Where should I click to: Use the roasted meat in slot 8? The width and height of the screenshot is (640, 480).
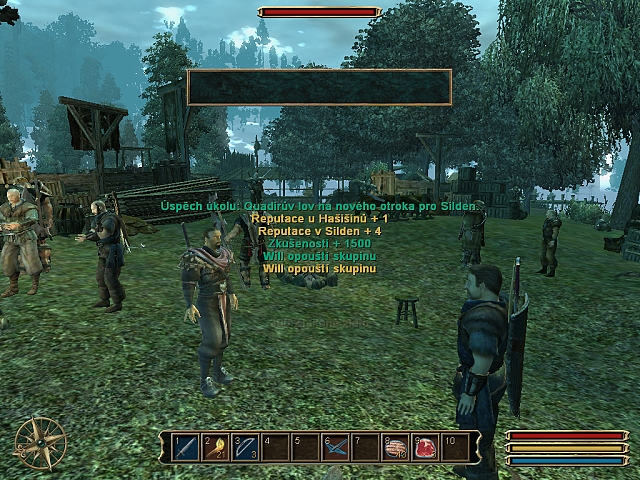[396, 447]
